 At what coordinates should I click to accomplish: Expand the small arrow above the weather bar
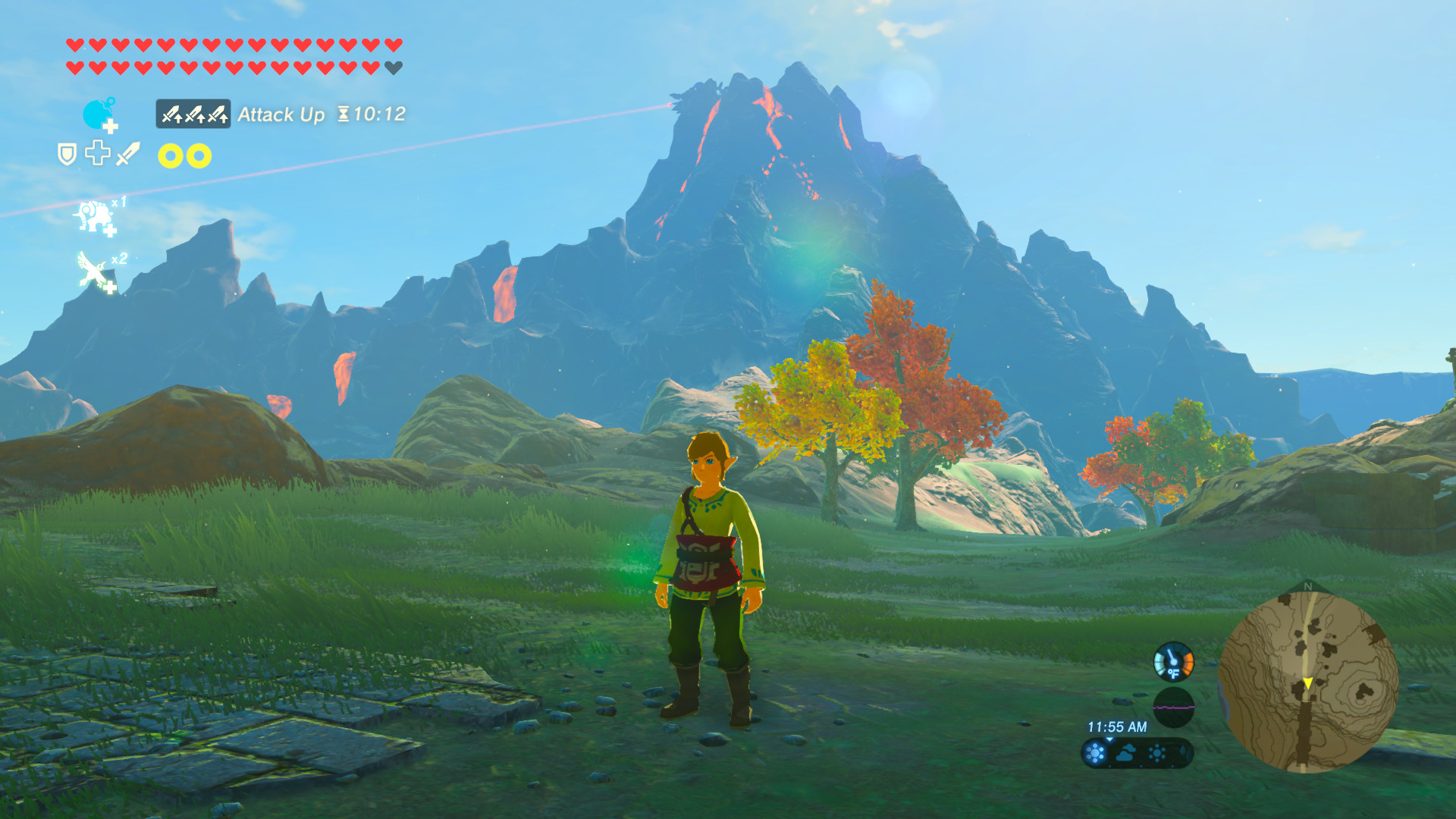[1109, 739]
